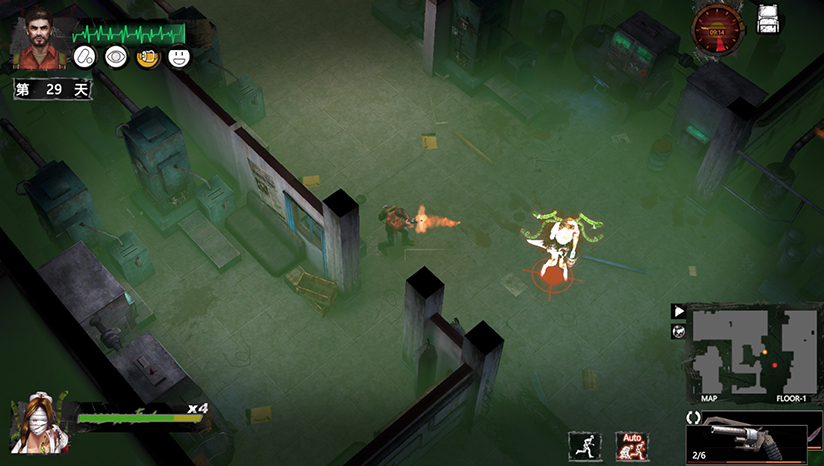Open the yellow stomach hunger status

click(148, 59)
